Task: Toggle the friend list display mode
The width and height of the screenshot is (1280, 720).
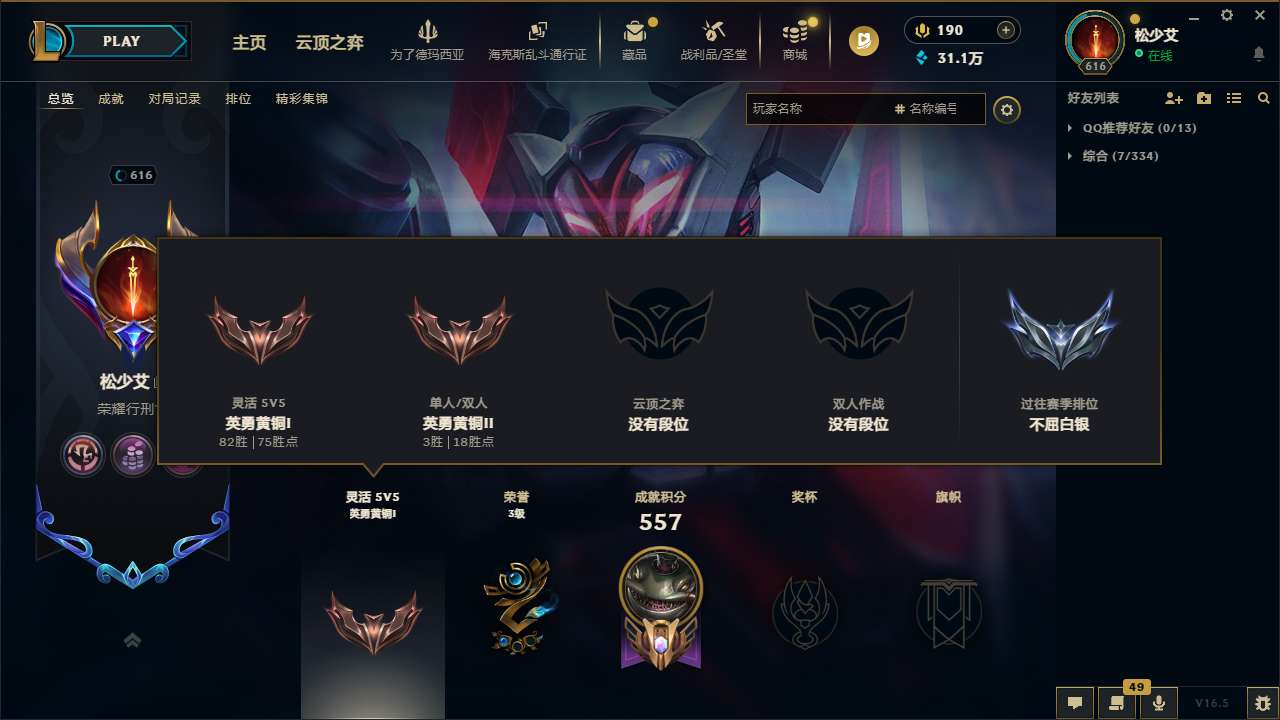Action: pos(1233,98)
